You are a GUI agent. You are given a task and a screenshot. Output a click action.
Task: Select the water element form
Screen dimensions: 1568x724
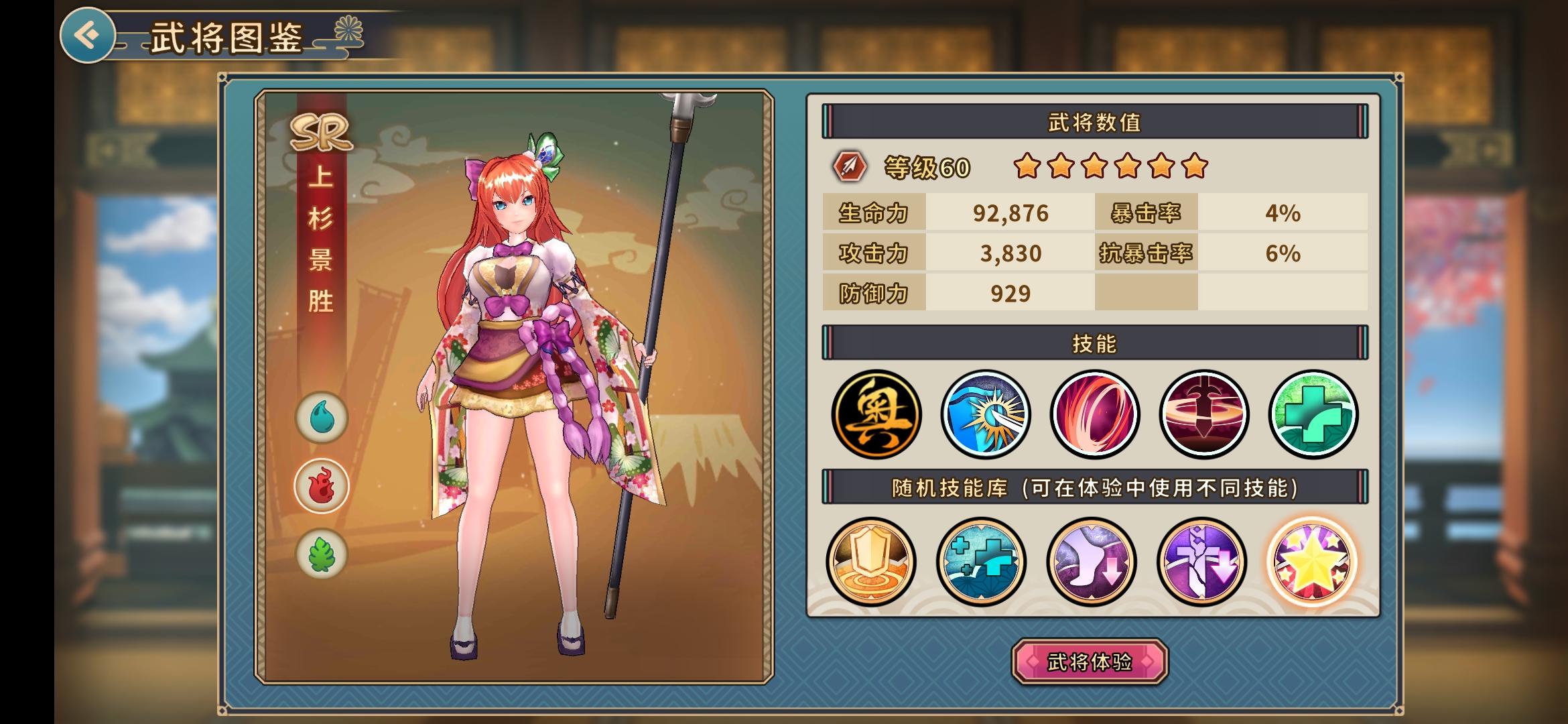point(322,418)
